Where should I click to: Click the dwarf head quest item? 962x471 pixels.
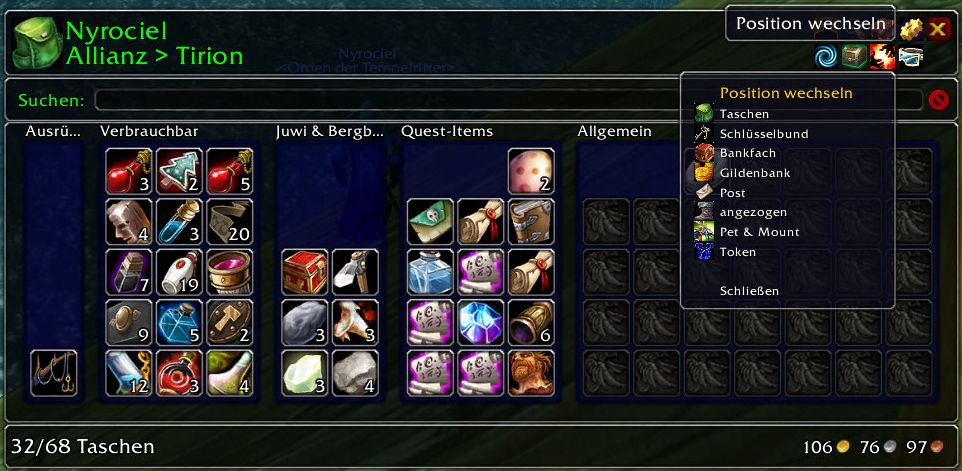point(531,373)
